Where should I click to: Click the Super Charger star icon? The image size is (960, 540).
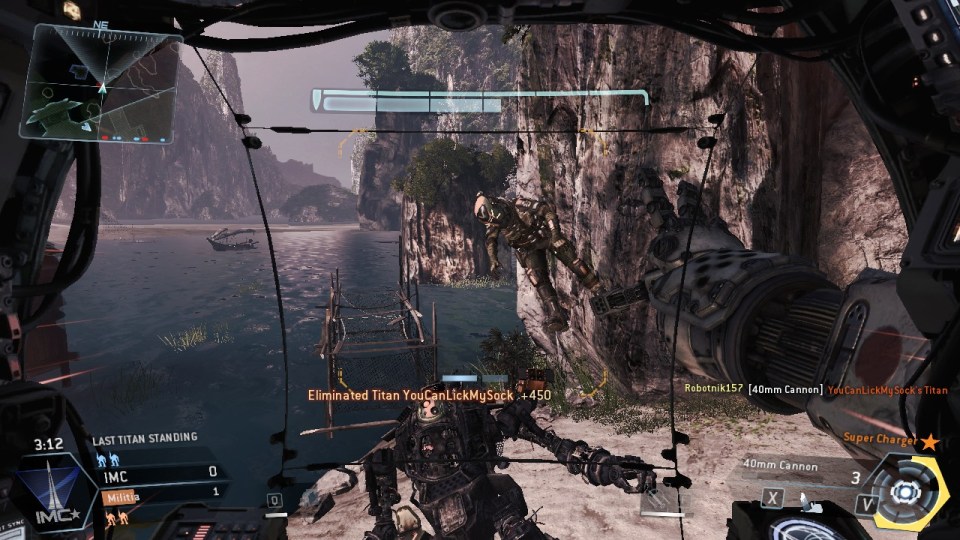tap(930, 440)
